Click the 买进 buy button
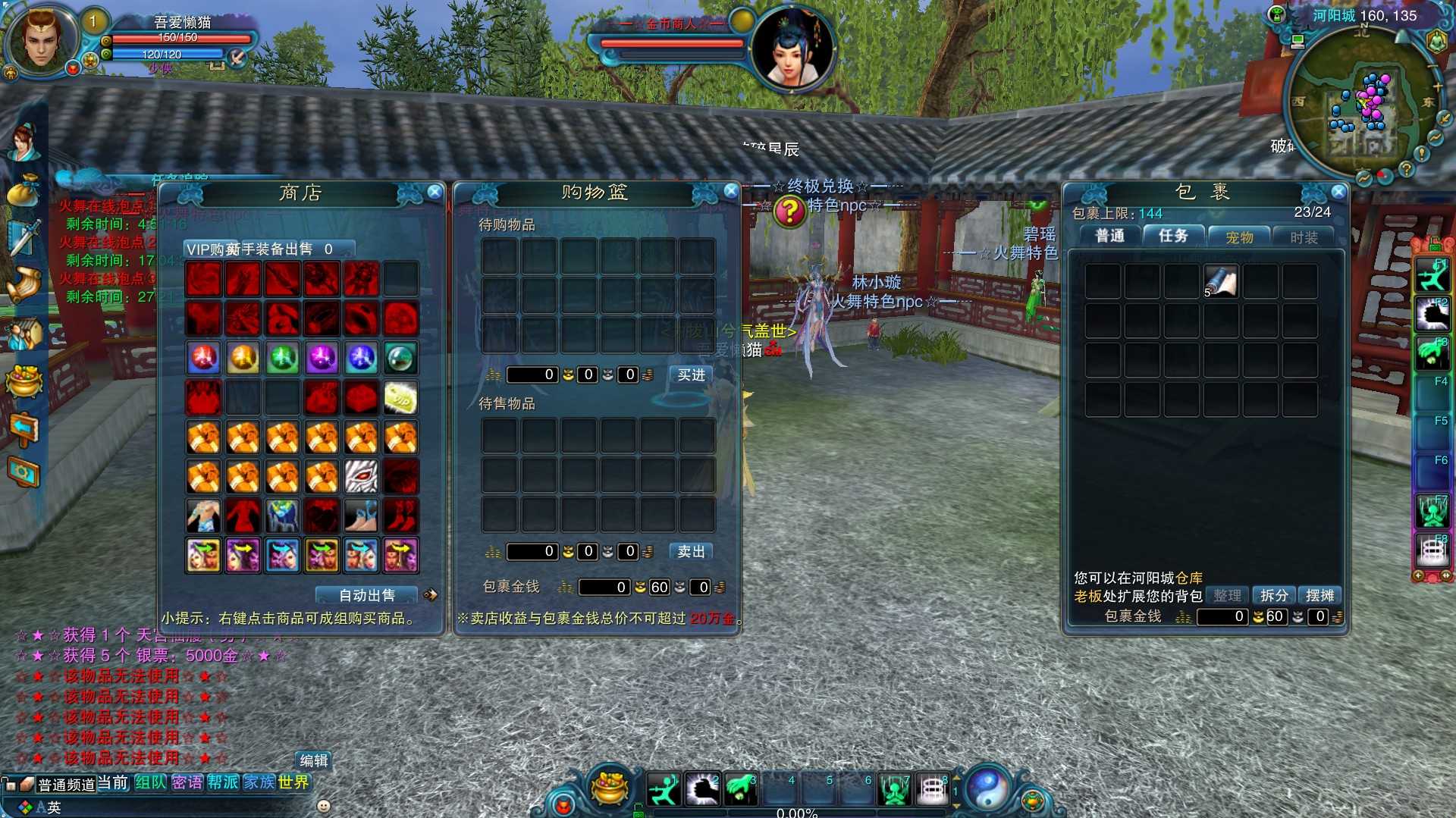The height and width of the screenshot is (818, 1456). coord(691,375)
